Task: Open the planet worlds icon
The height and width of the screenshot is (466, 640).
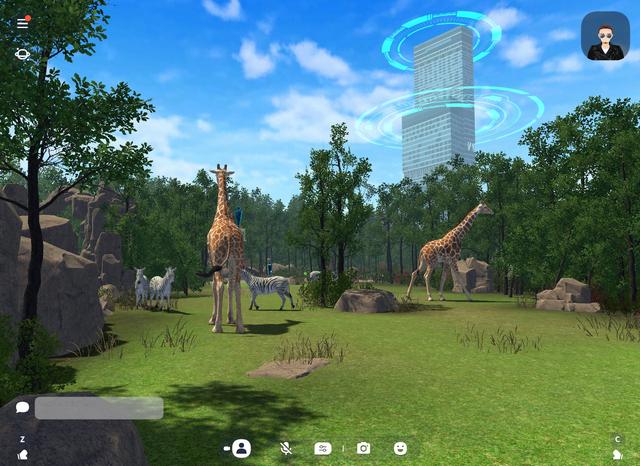Action: tap(22, 54)
